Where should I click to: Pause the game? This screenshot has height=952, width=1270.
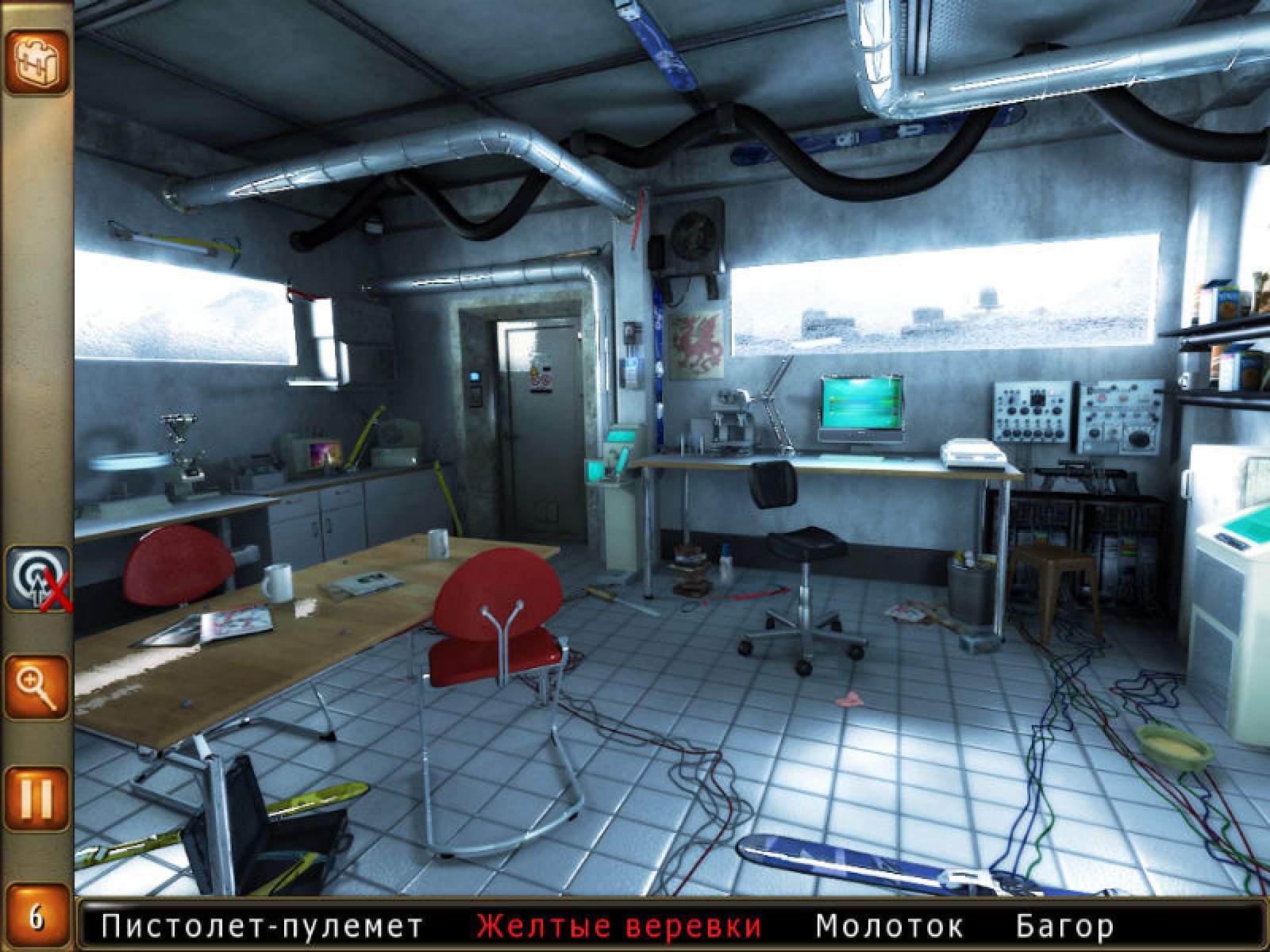tap(37, 797)
